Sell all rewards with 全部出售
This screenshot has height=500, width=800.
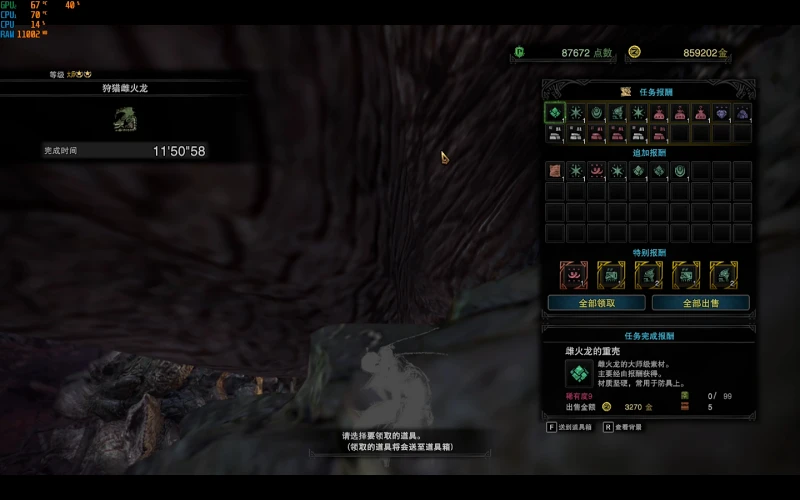pyautogui.click(x=700, y=302)
